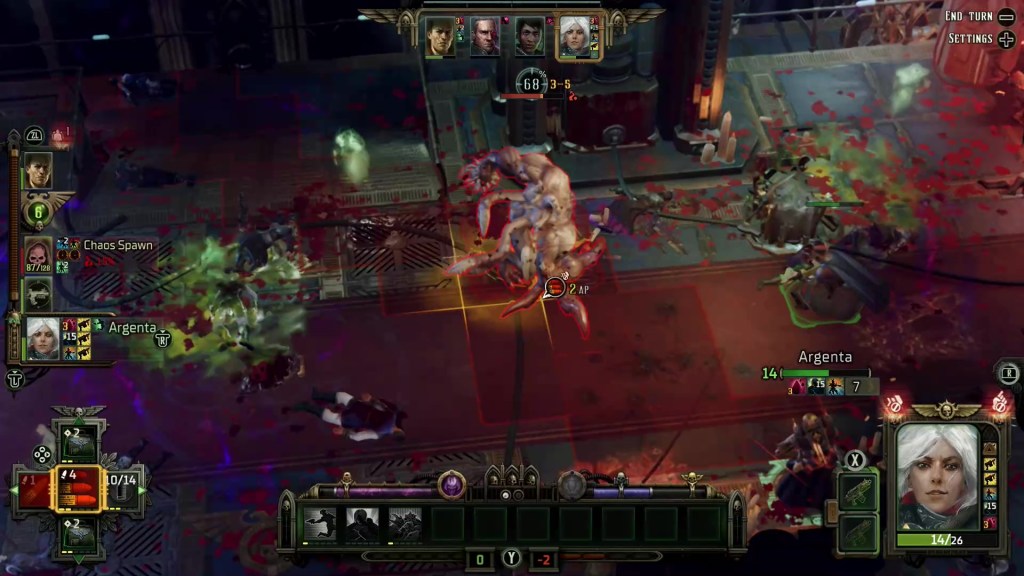Open the Settings option
Viewport: 1024px width, 576px height.
tap(968, 39)
